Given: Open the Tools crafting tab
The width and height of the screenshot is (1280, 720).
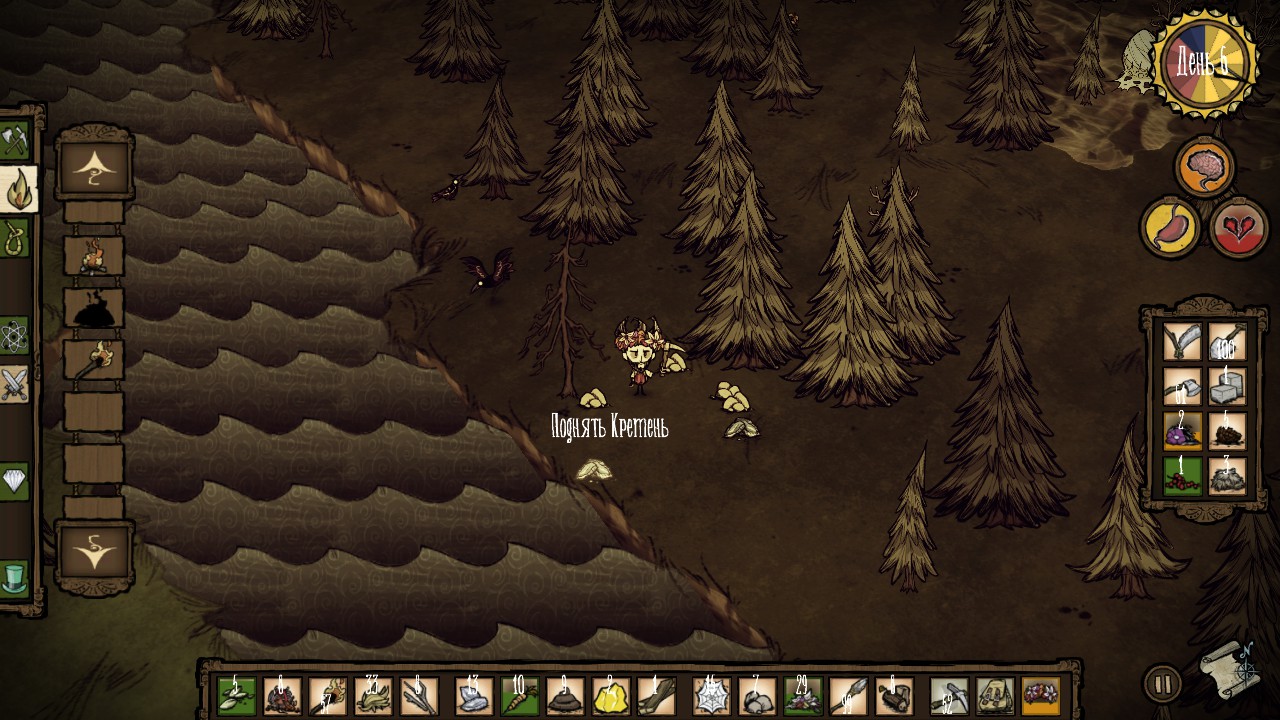Looking at the screenshot, I should pyautogui.click(x=14, y=141).
